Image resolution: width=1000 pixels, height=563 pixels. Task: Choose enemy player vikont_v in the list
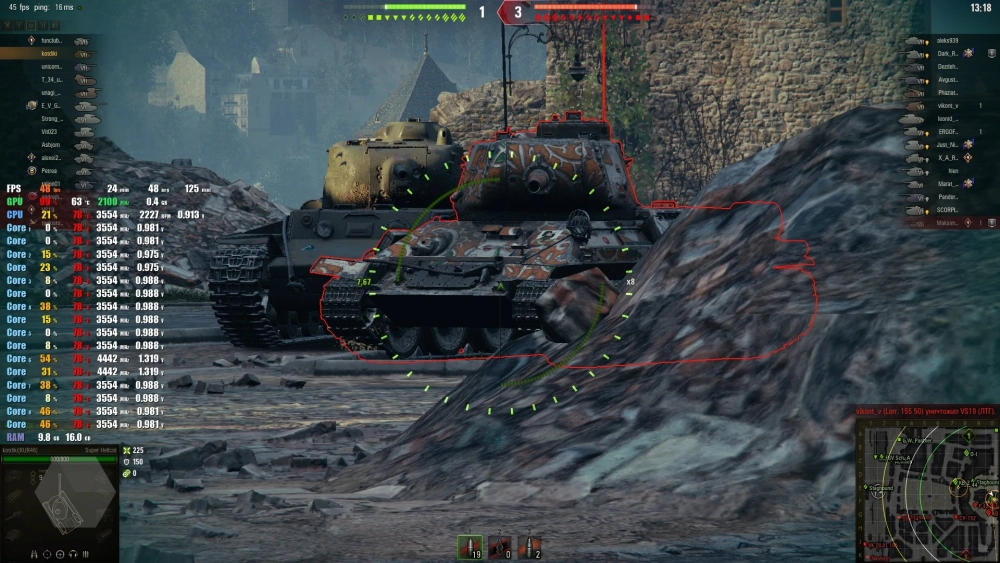(x=948, y=105)
